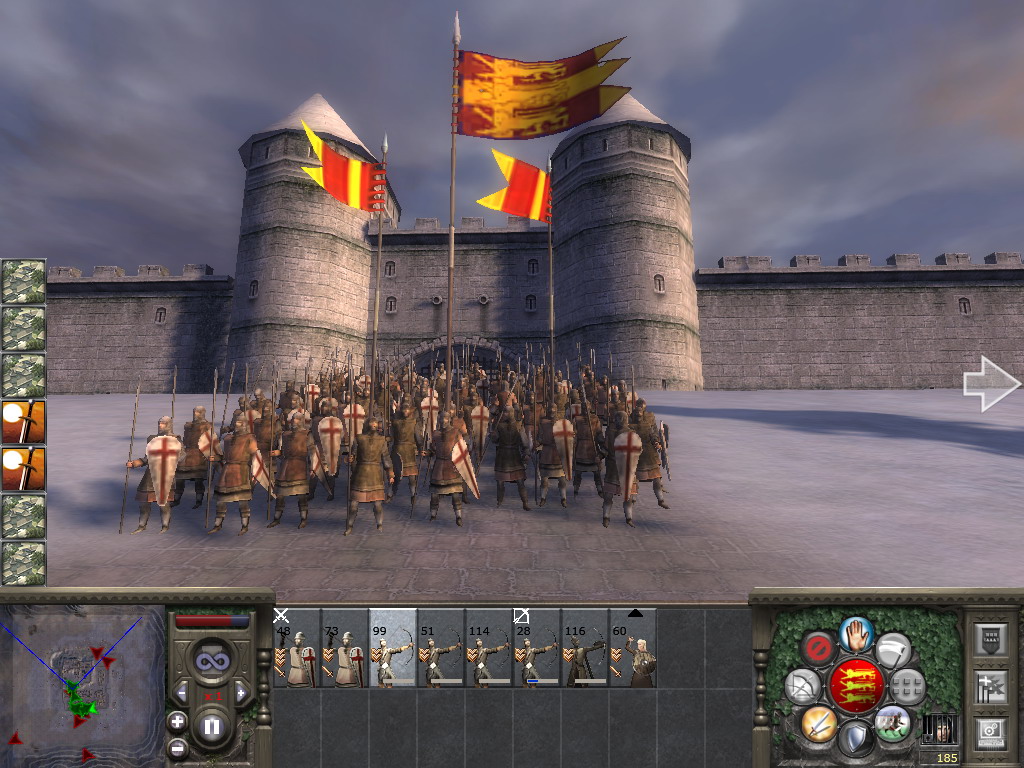Select the spearmen unit card with 73 men
Screen dimensions: 1024x768
point(345,649)
